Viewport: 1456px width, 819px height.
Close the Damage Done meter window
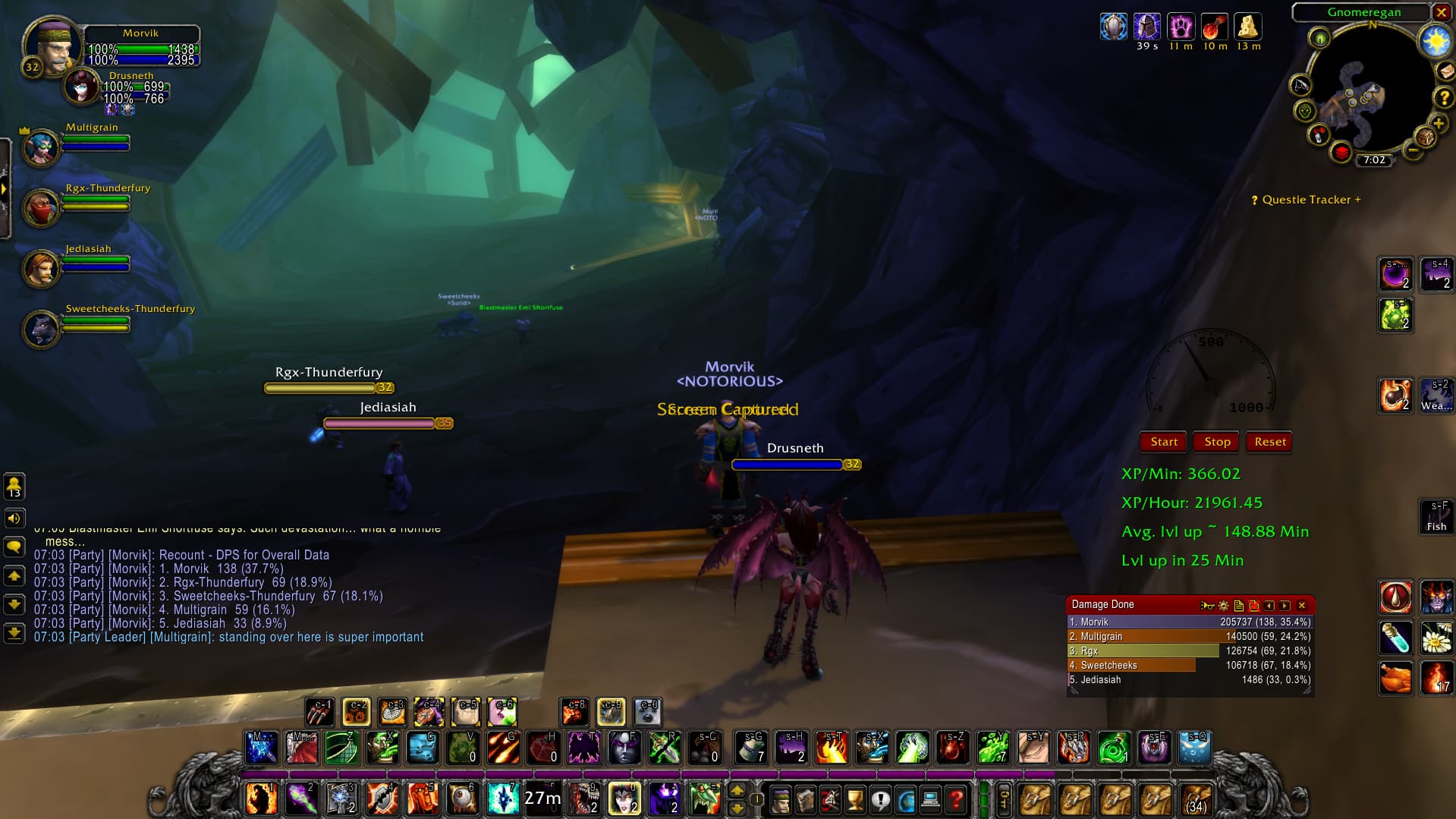[x=1302, y=606]
